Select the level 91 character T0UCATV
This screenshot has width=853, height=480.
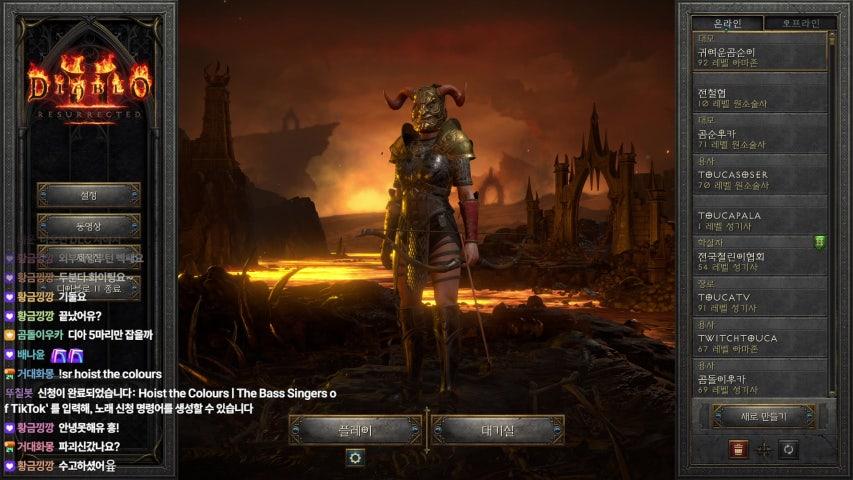click(762, 302)
